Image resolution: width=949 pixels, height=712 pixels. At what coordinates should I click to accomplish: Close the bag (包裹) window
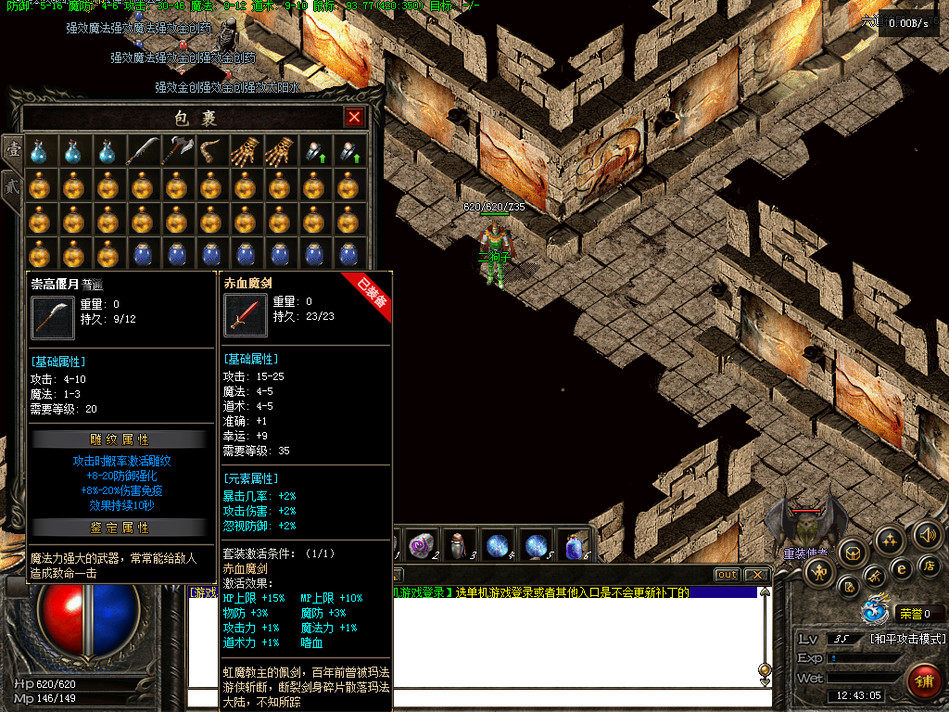(x=354, y=117)
